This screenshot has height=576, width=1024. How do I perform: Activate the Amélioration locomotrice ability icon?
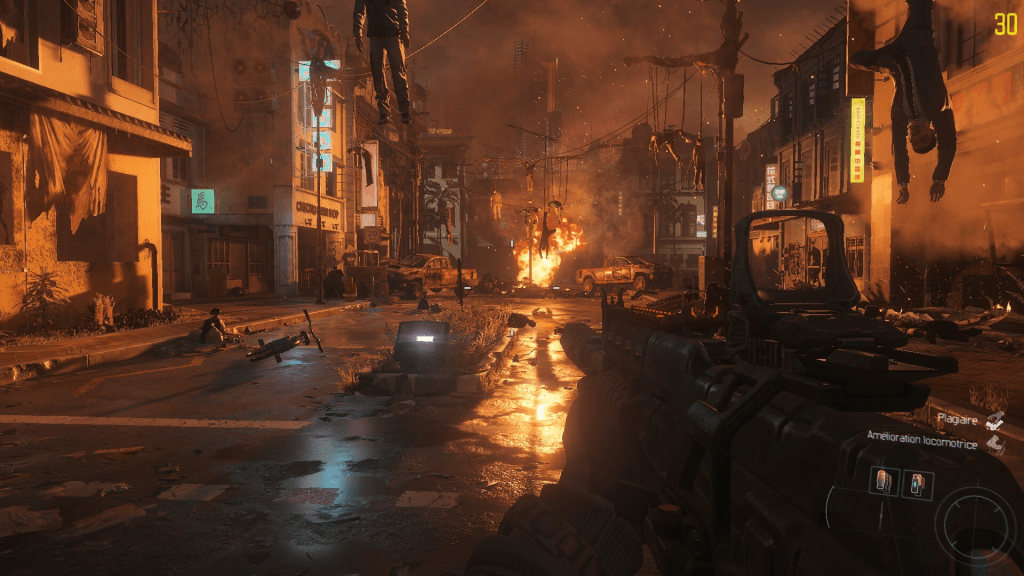994,442
